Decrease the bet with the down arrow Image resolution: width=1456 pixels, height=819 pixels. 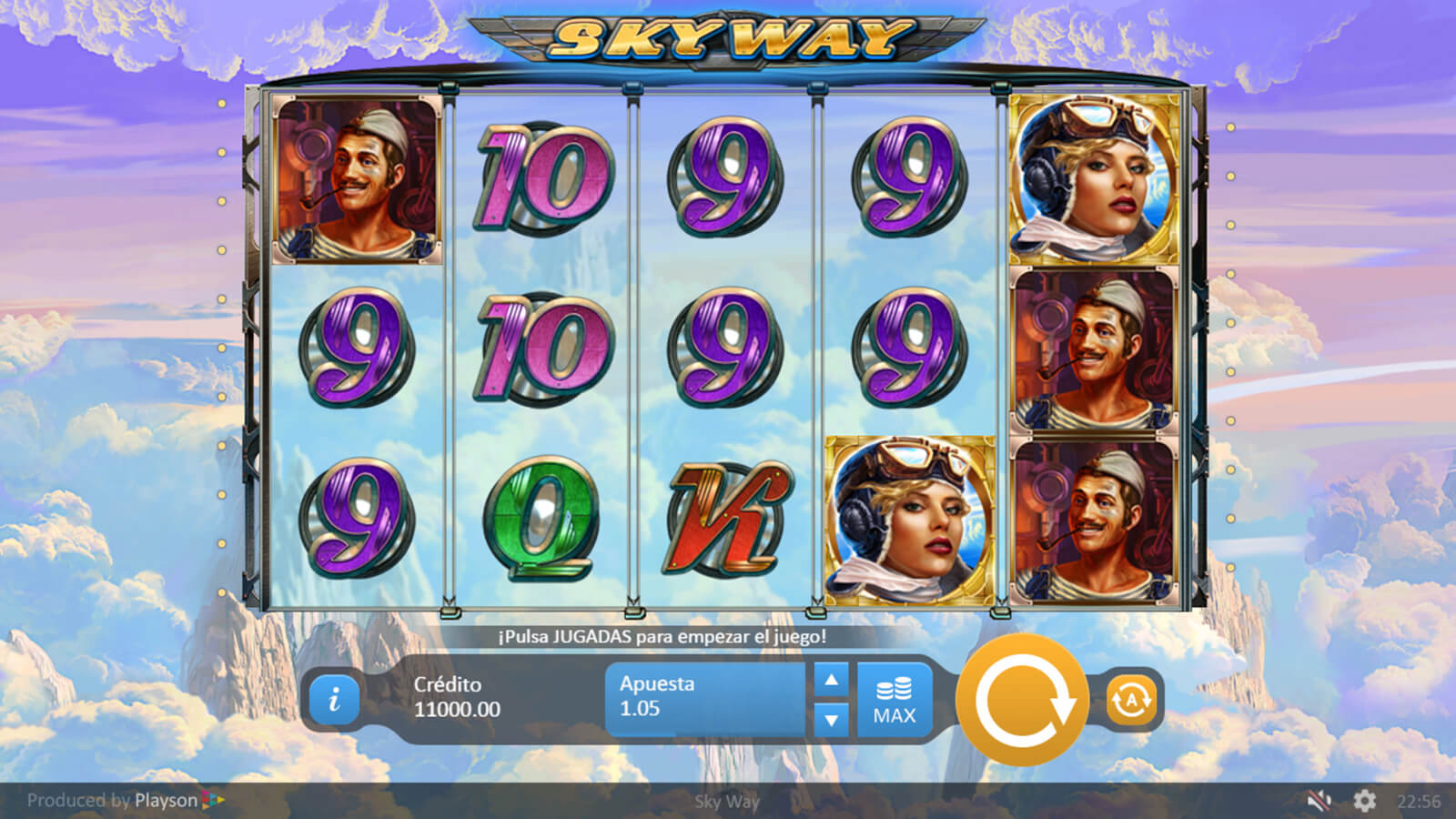tap(831, 719)
